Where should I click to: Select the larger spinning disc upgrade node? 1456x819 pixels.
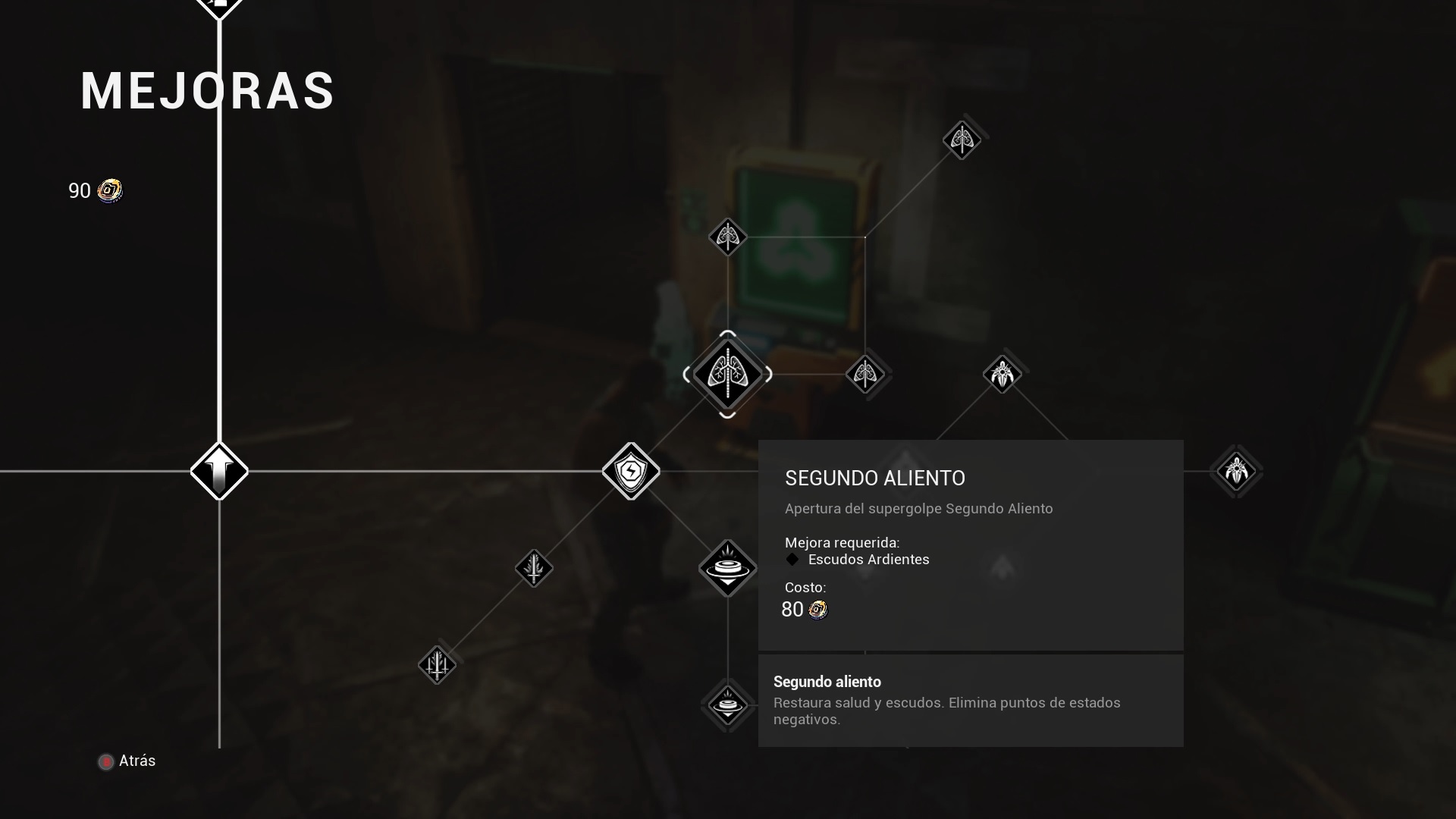[727, 567]
